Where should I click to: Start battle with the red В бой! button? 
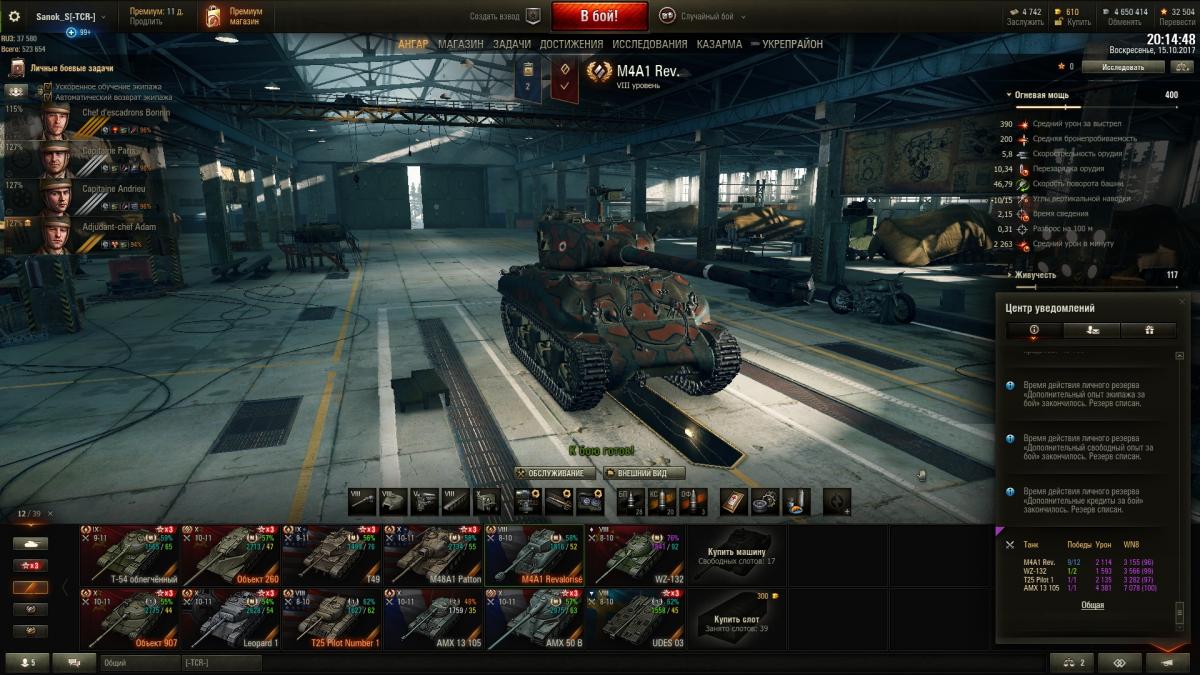599,16
